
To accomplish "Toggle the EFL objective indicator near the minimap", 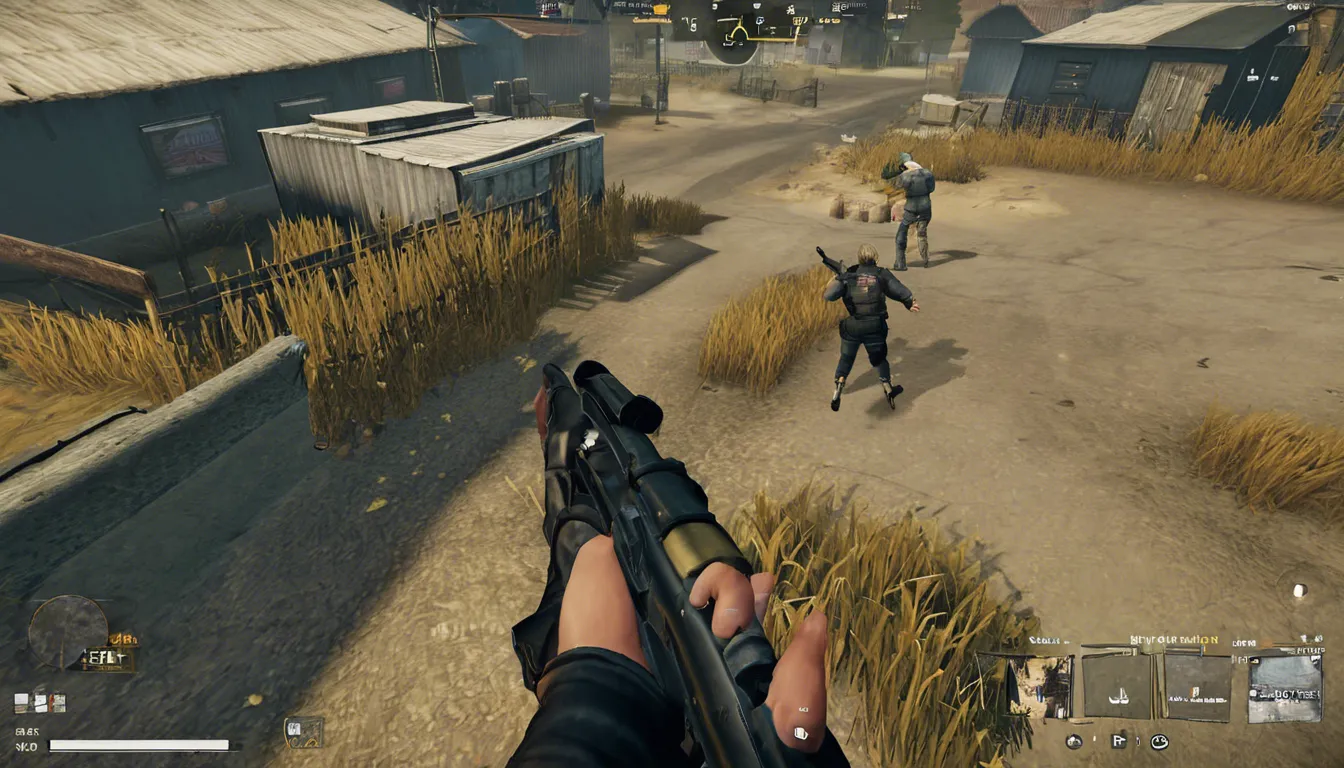I will click(x=104, y=657).
